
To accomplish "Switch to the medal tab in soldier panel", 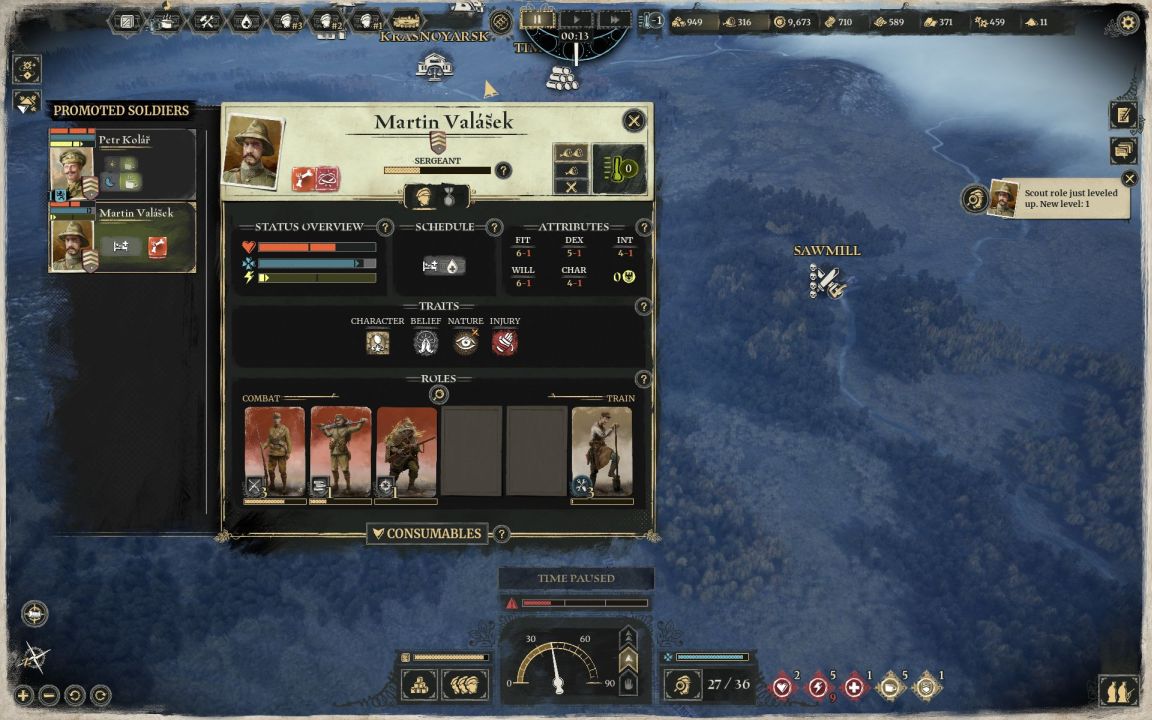I will click(x=449, y=197).
